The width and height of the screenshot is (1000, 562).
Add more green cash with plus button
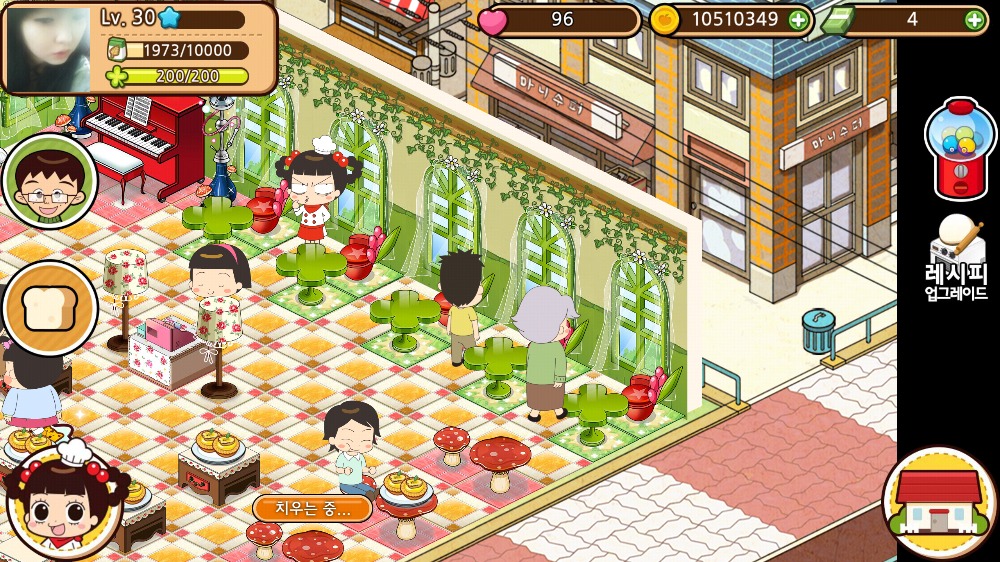(x=975, y=19)
